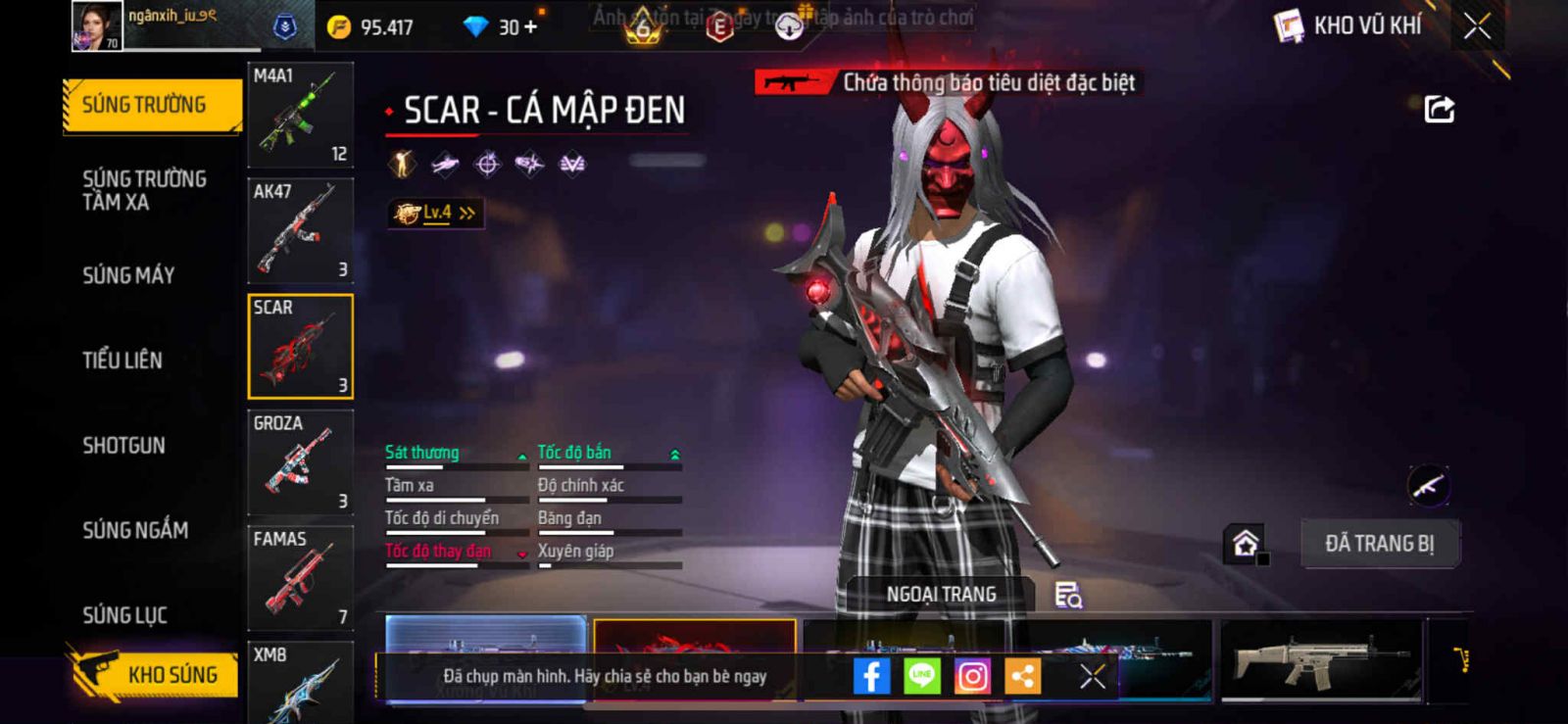Pick the FAMAS weapon tile

[x=300, y=578]
